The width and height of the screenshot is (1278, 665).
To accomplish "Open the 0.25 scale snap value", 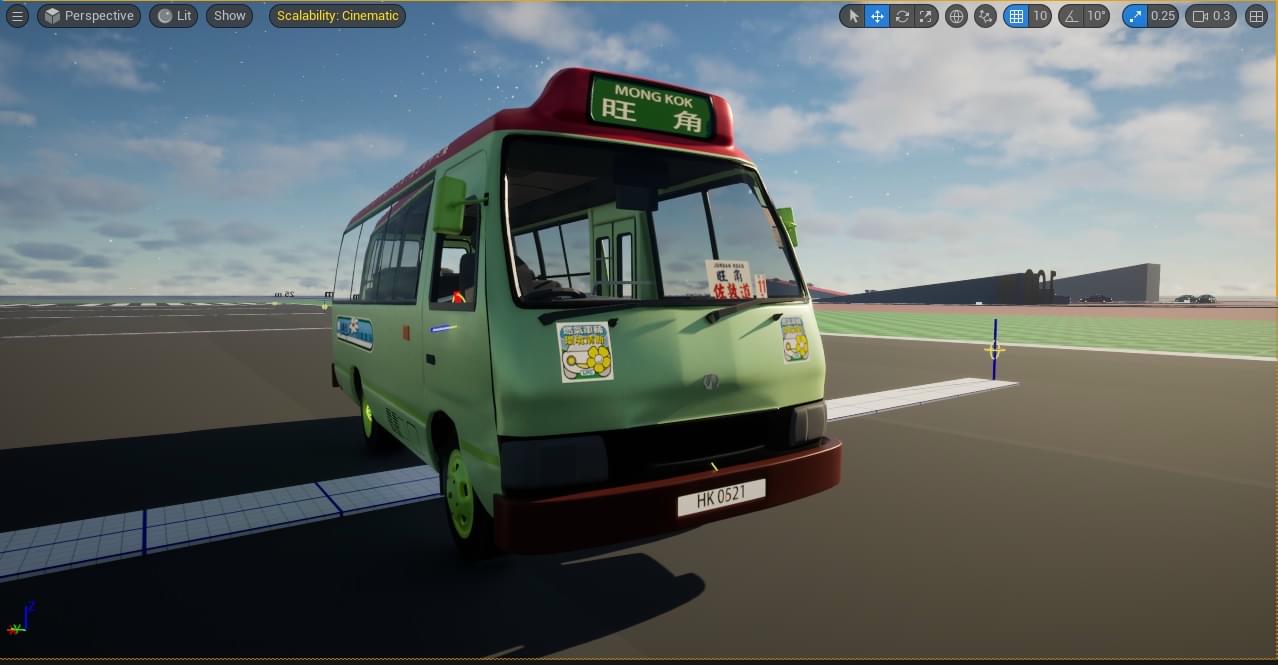I will coord(1162,16).
